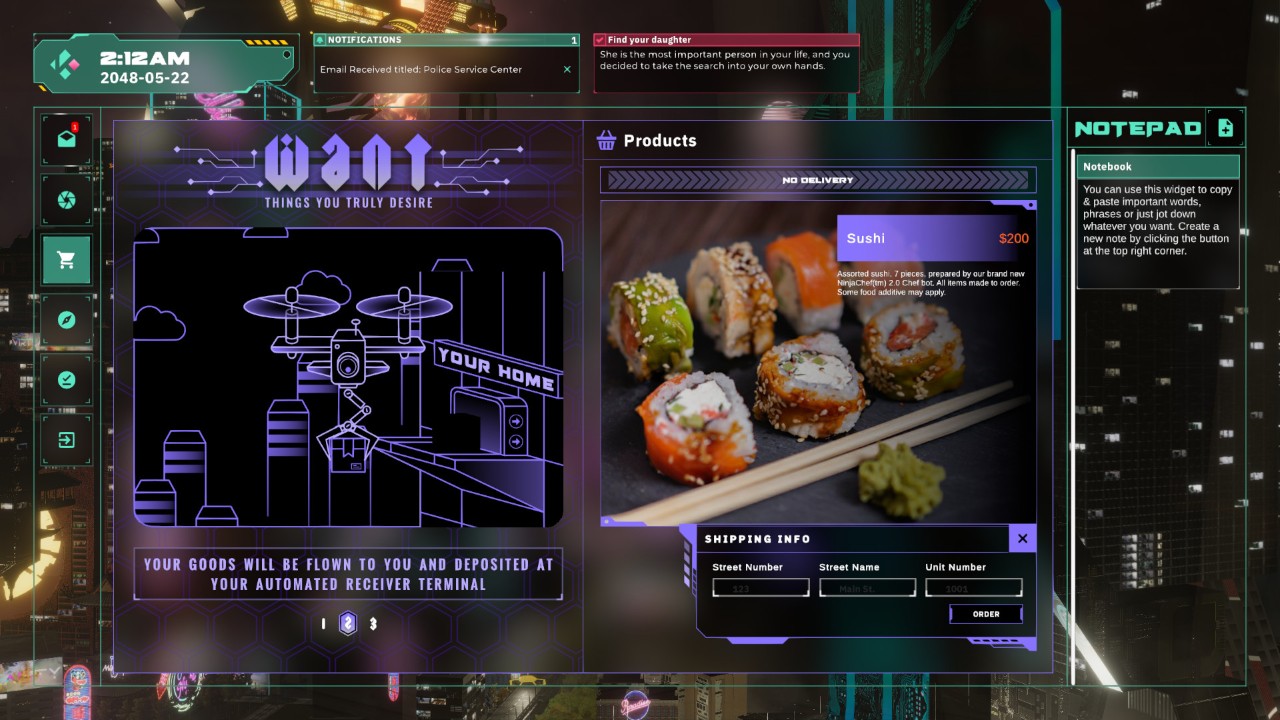Go to slide 3 of the banner
The image size is (1280, 720).
[x=373, y=624]
